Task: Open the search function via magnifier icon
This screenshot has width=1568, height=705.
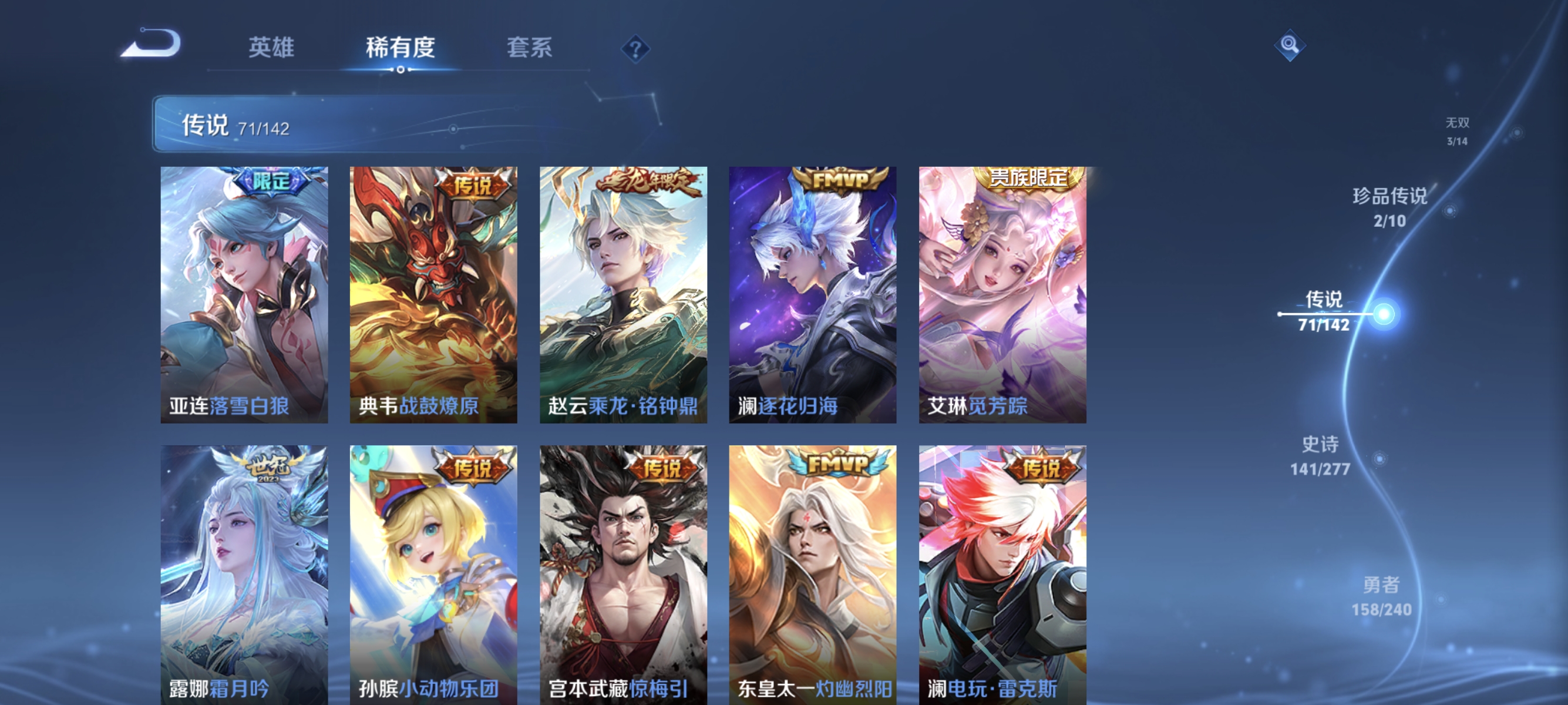Action: tap(1290, 46)
